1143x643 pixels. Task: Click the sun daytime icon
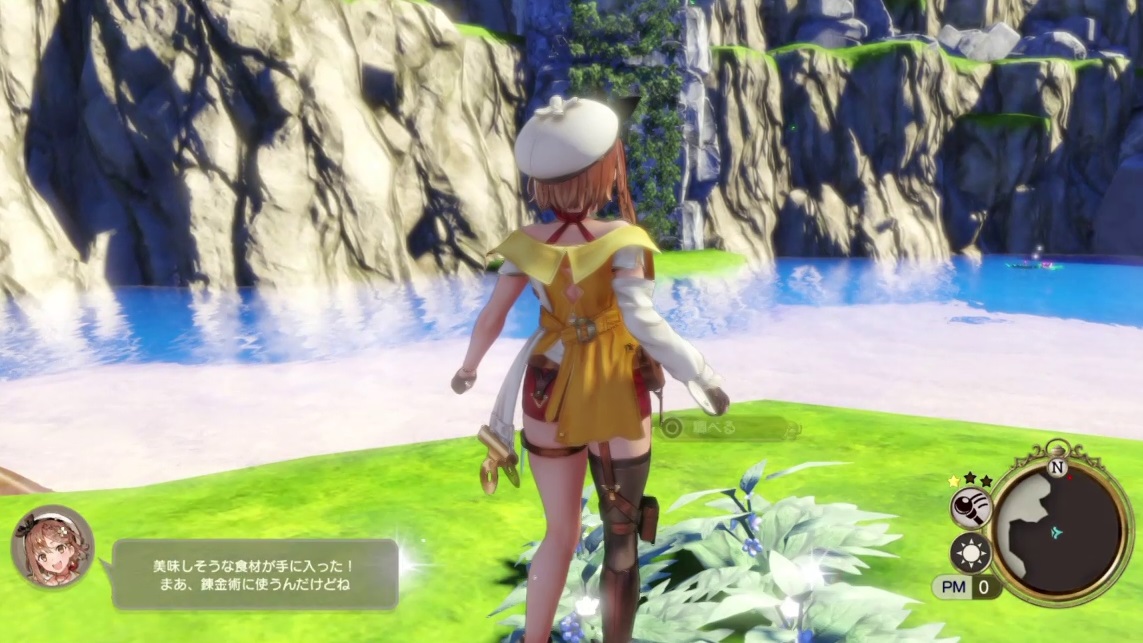tap(970, 553)
